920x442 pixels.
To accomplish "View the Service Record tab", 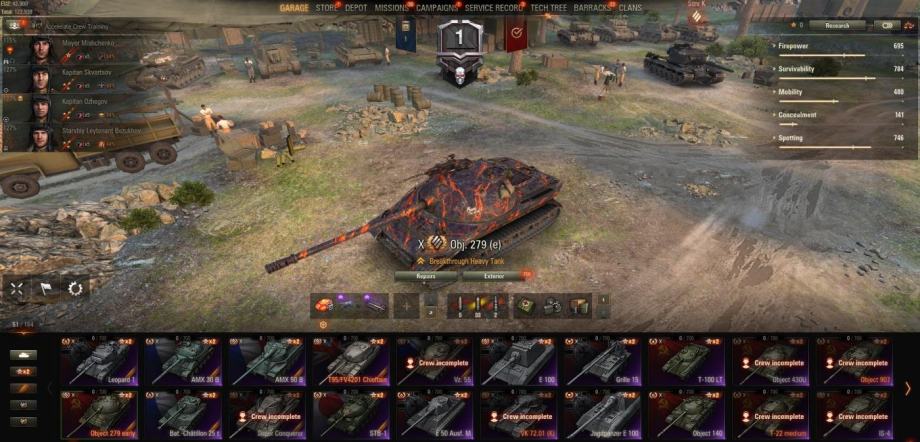I will 494,7.
